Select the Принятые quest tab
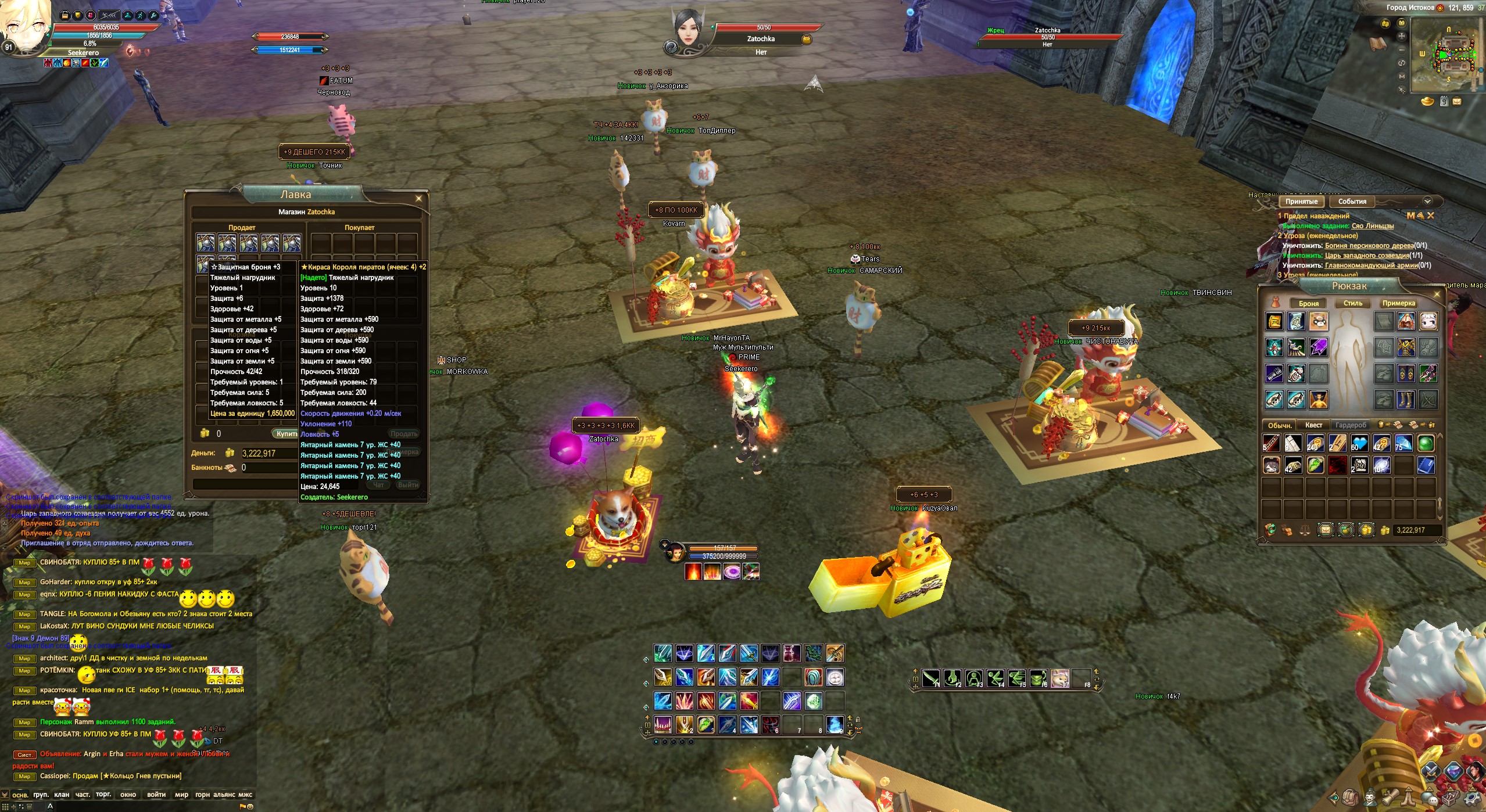The width and height of the screenshot is (1486, 812). coord(1301,202)
